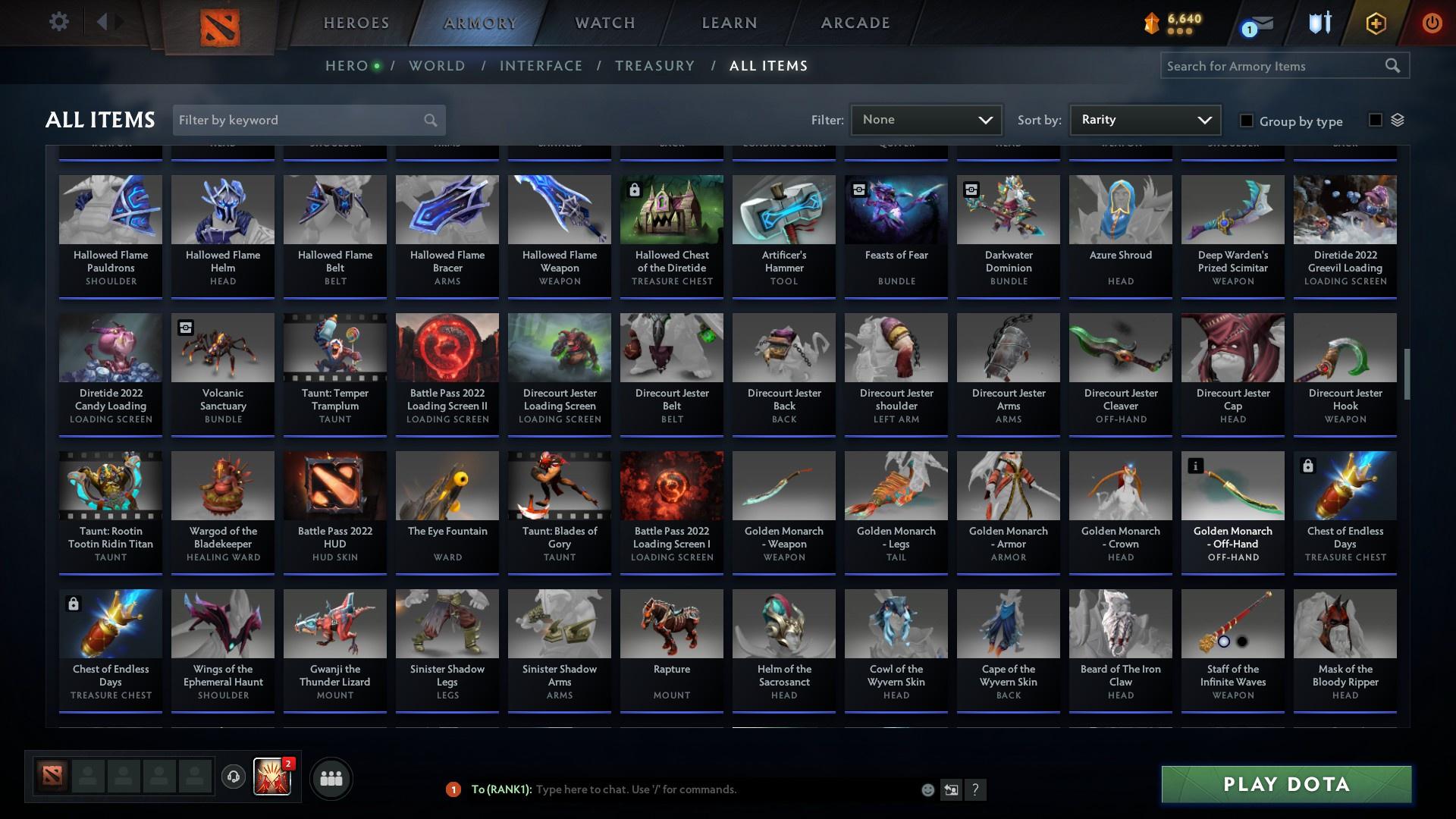Open the Filter None dropdown
Screen dimensions: 1456x819
point(925,119)
